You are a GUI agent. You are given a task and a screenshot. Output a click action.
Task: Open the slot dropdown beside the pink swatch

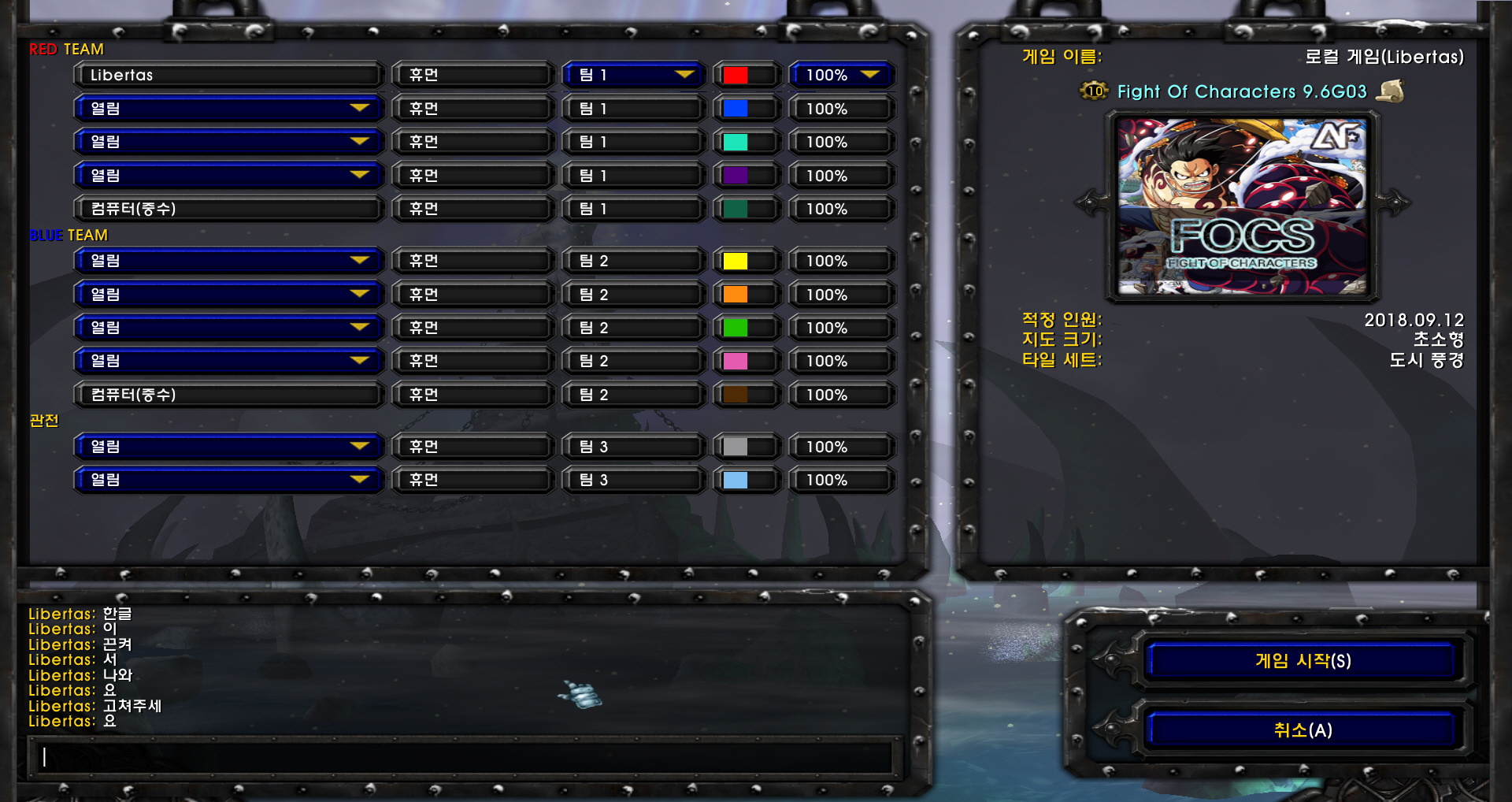click(228, 361)
